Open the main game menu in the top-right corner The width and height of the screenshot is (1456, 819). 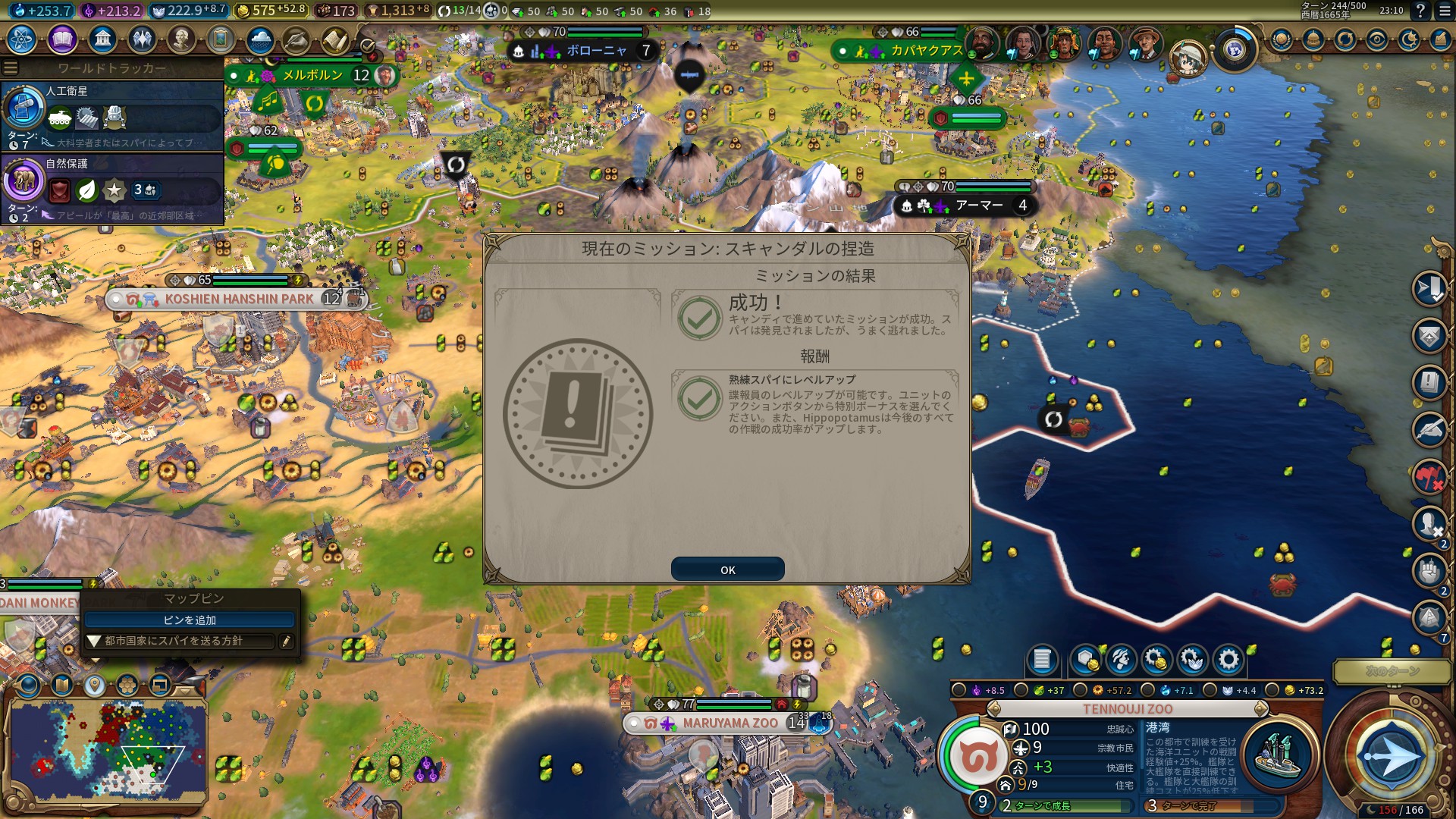pyautogui.click(x=1444, y=11)
